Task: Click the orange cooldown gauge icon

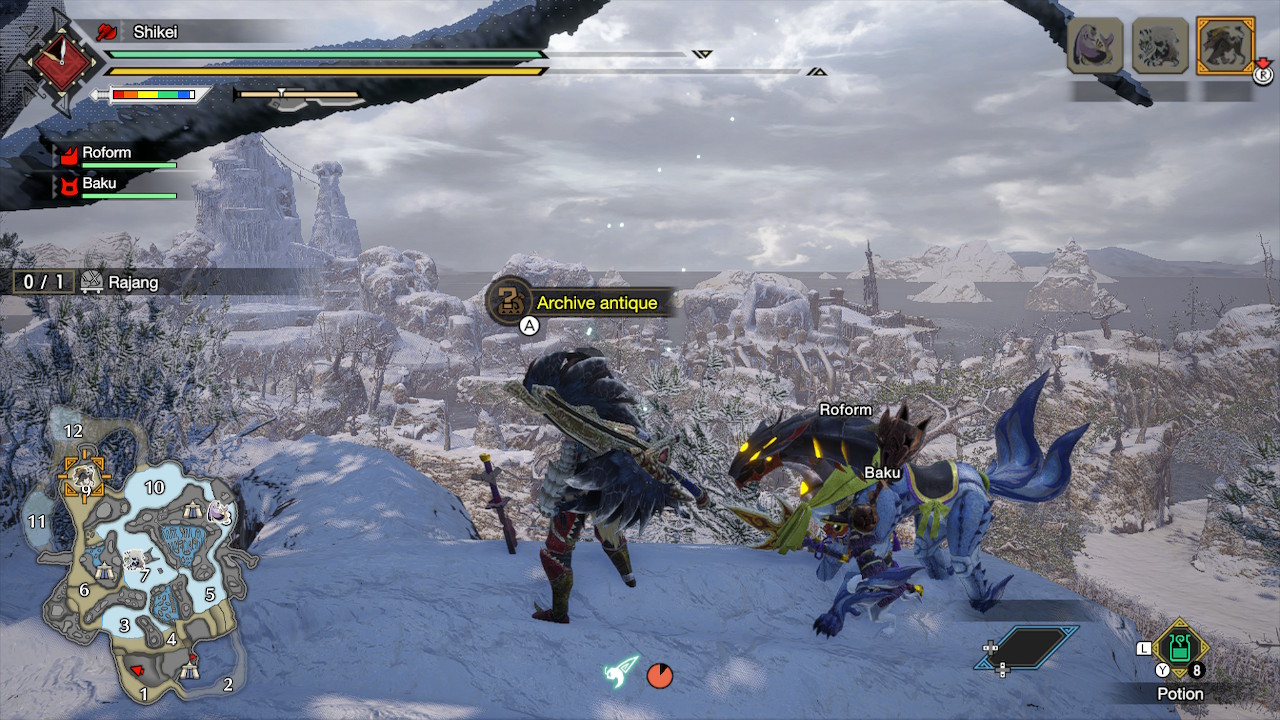Action: [x=660, y=675]
